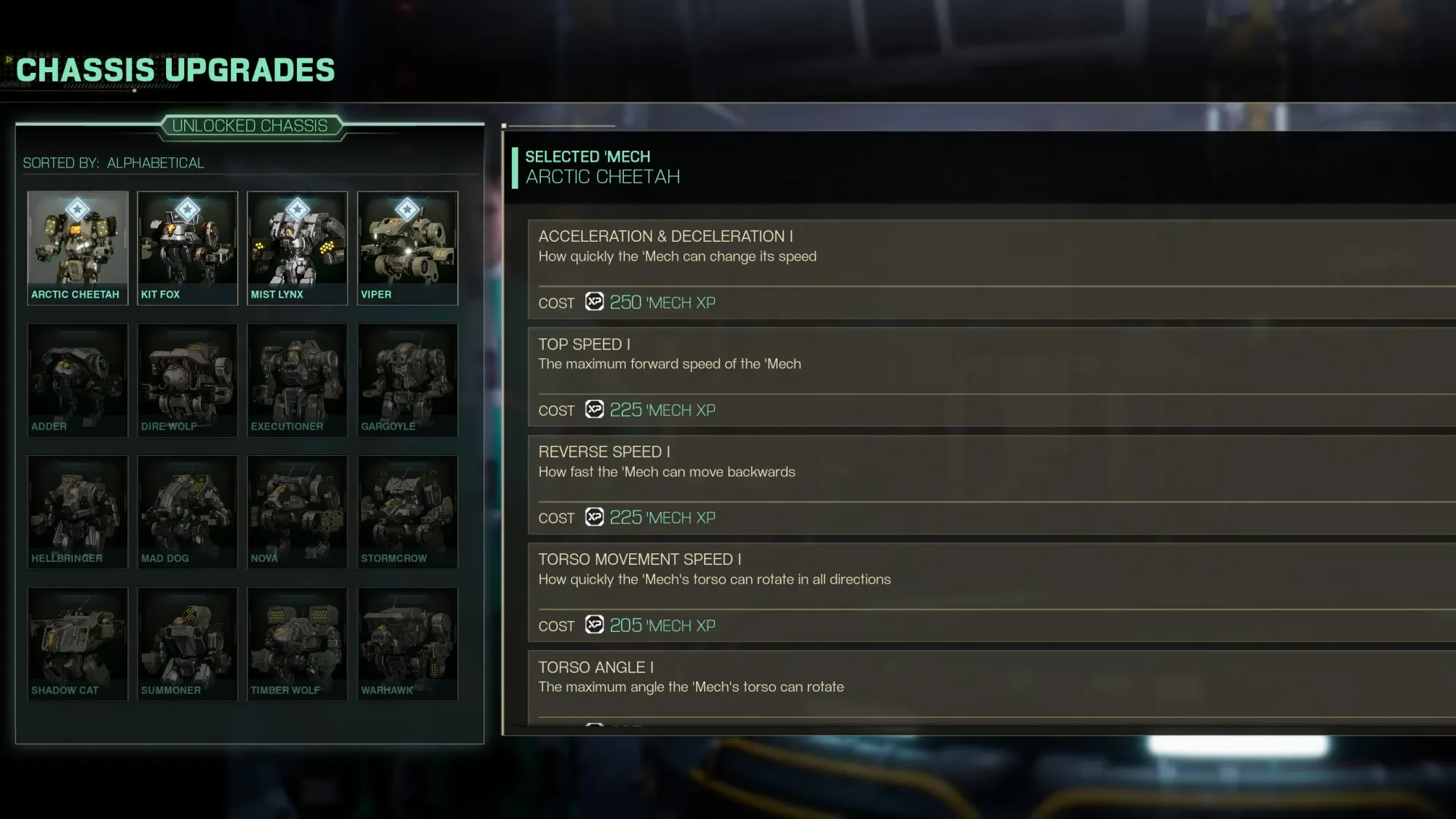Select the Dire Wolf mech

click(x=187, y=379)
